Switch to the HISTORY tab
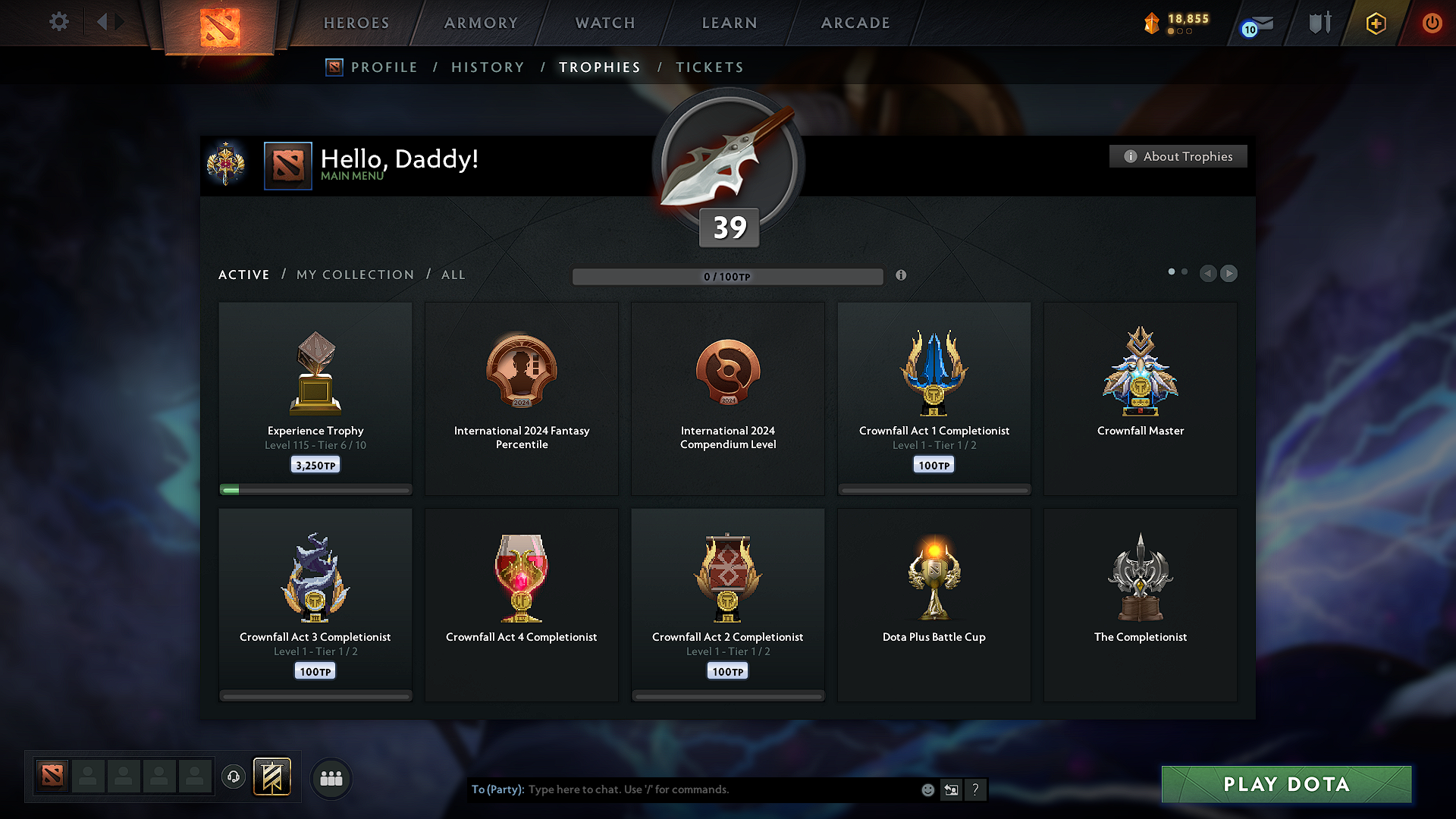1456x819 pixels. point(488,67)
